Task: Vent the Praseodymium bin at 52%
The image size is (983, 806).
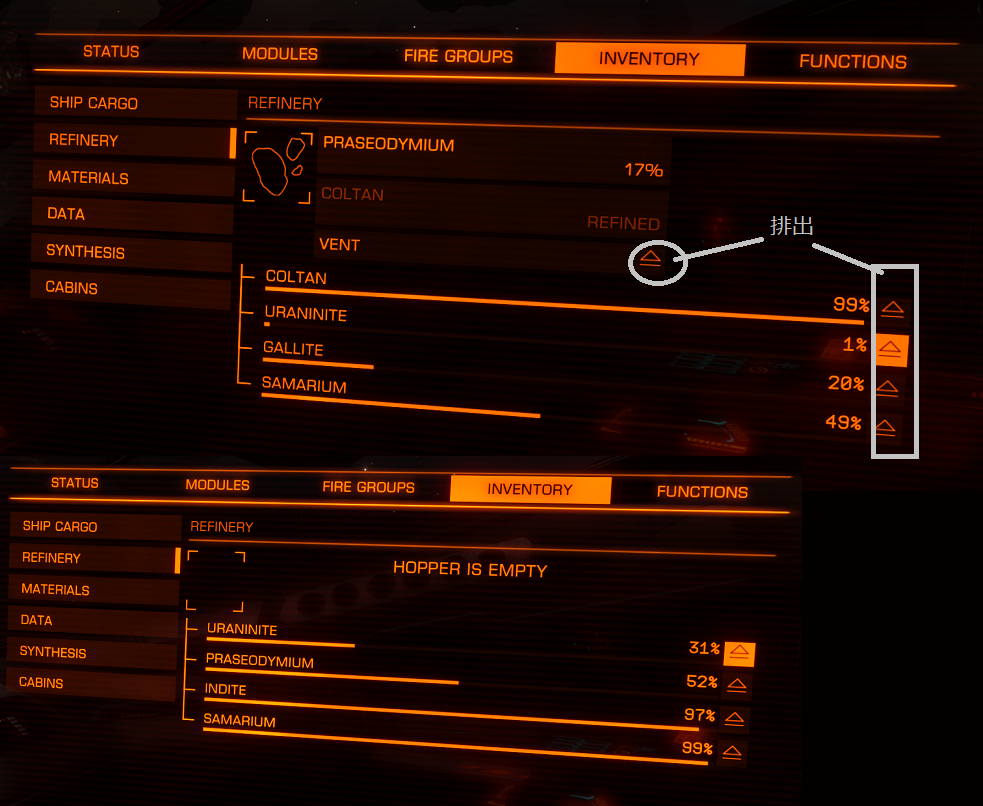Action: [736, 685]
